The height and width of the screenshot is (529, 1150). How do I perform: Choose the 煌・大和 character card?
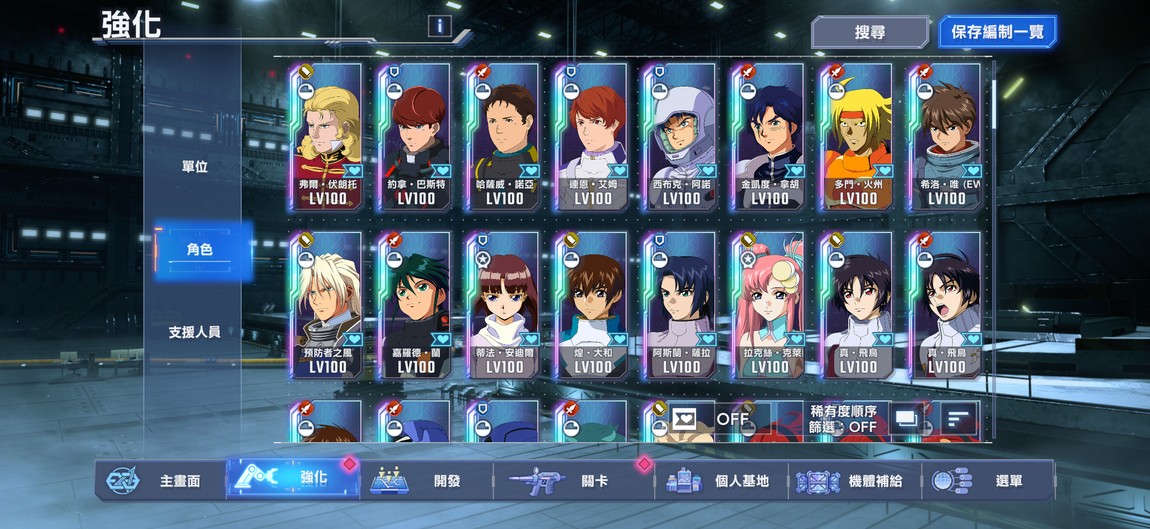(592, 305)
